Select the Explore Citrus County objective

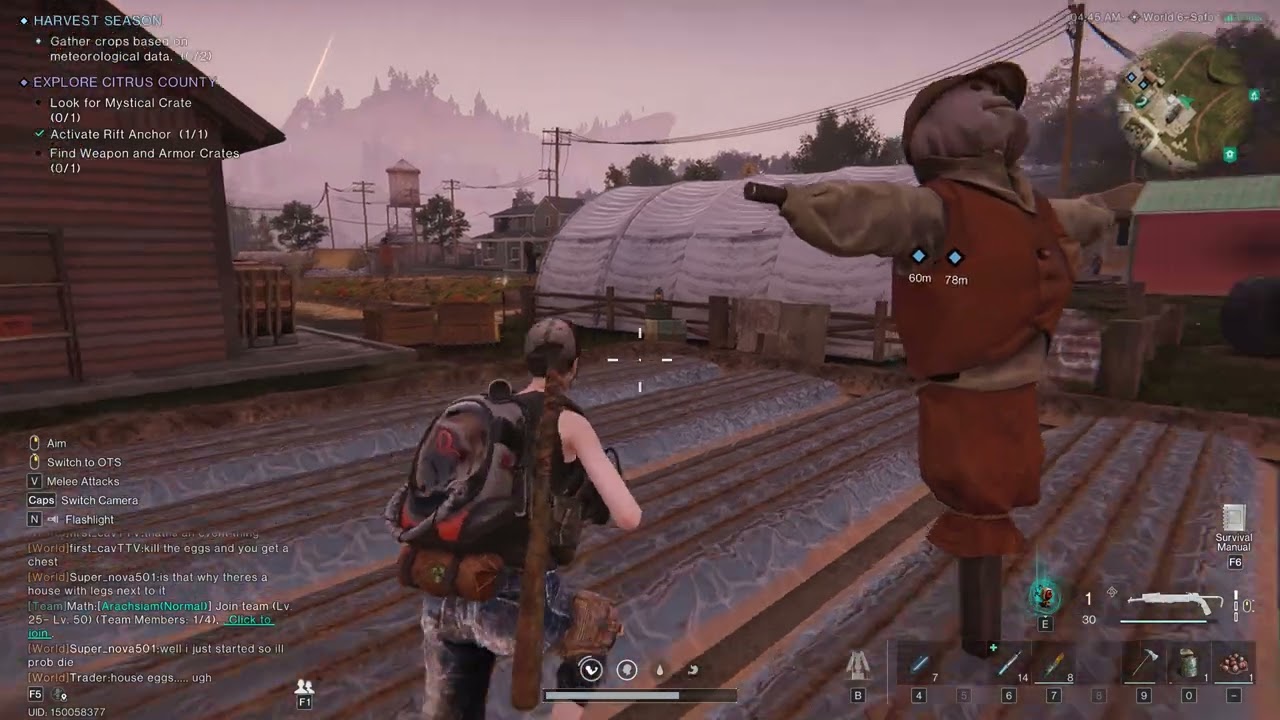125,82
